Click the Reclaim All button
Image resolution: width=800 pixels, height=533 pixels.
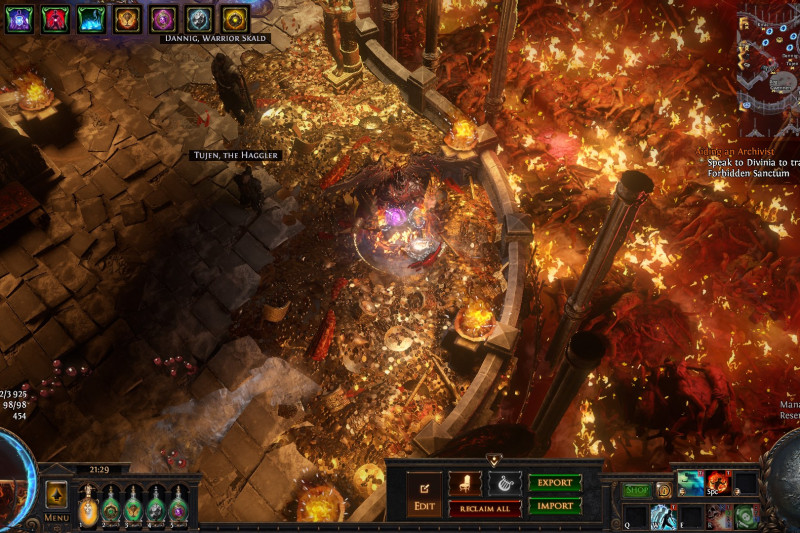(x=484, y=508)
